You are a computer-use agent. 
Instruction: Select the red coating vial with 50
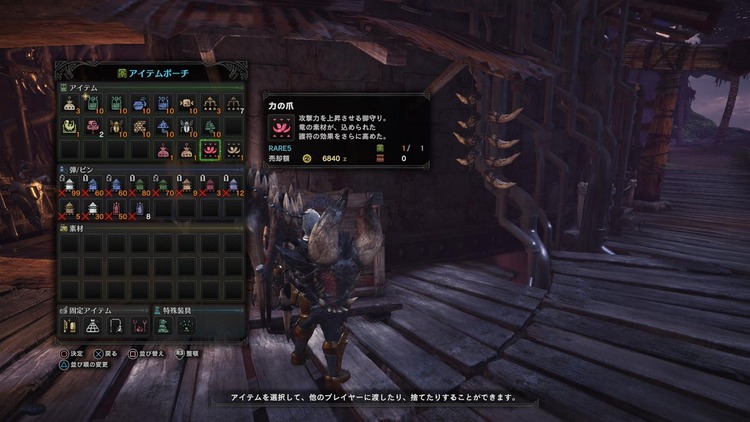pyautogui.click(x=117, y=207)
